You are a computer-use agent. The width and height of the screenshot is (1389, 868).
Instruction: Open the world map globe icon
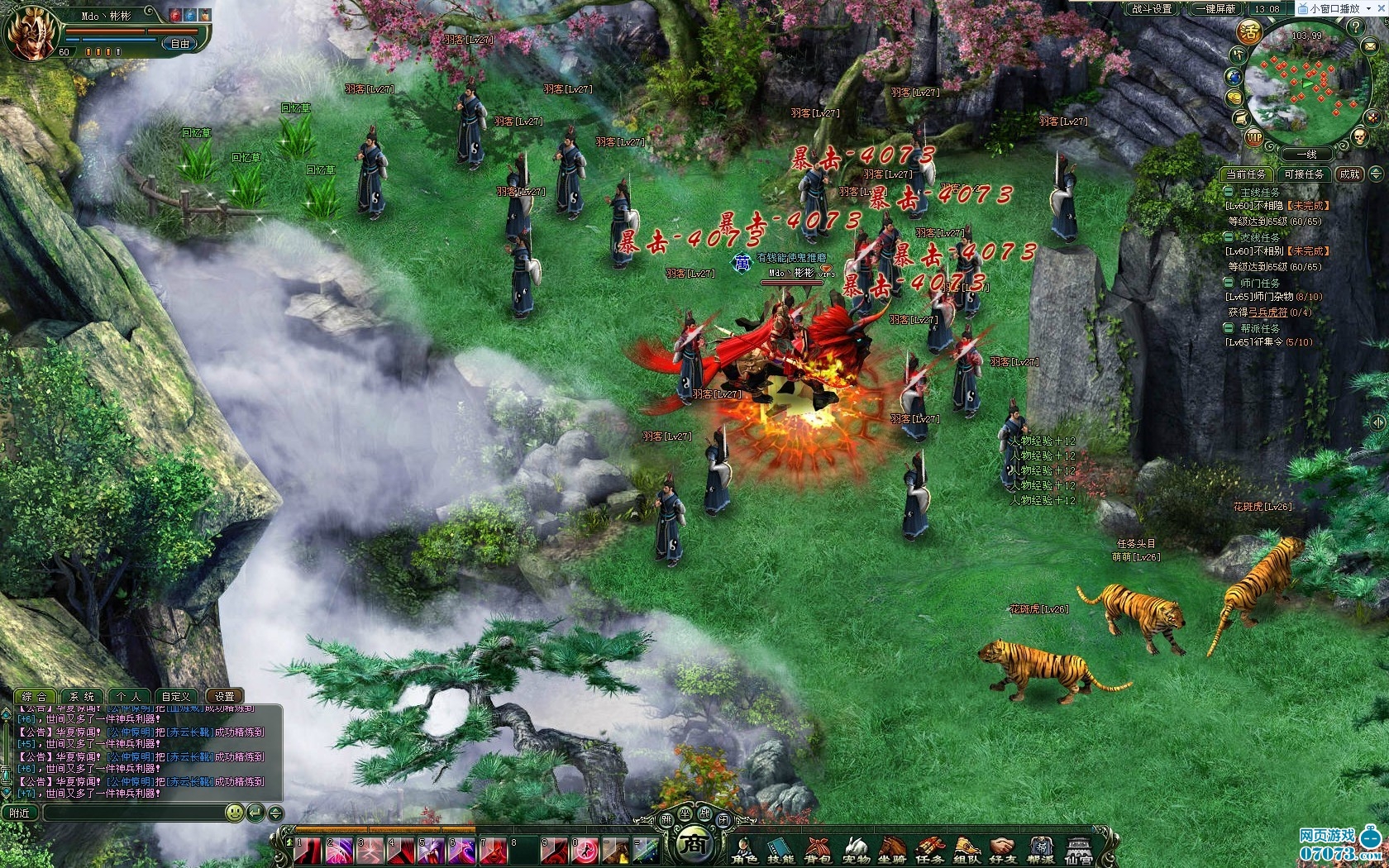tap(1234, 77)
